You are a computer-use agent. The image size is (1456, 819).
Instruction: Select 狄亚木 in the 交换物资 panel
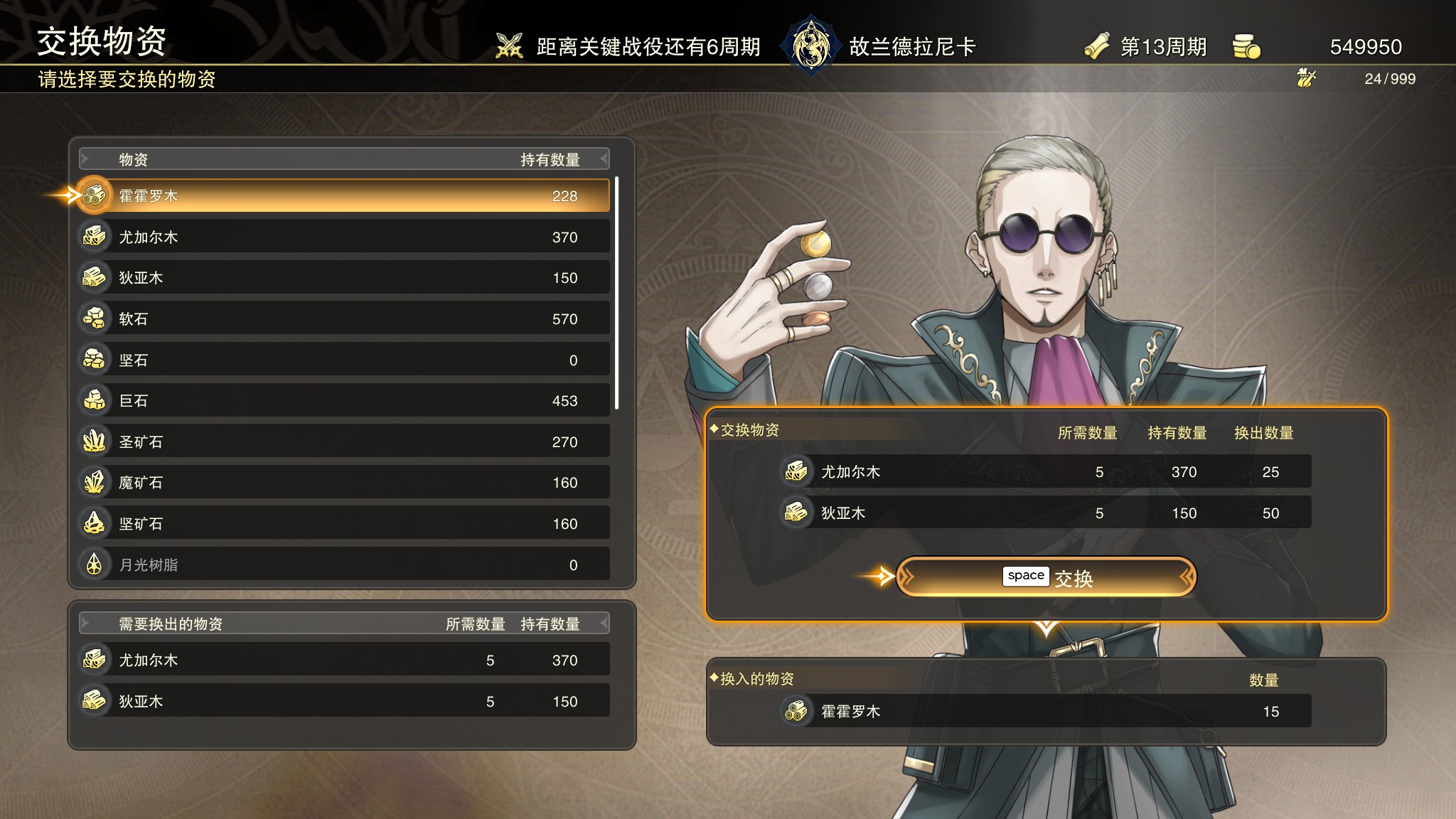[1045, 513]
